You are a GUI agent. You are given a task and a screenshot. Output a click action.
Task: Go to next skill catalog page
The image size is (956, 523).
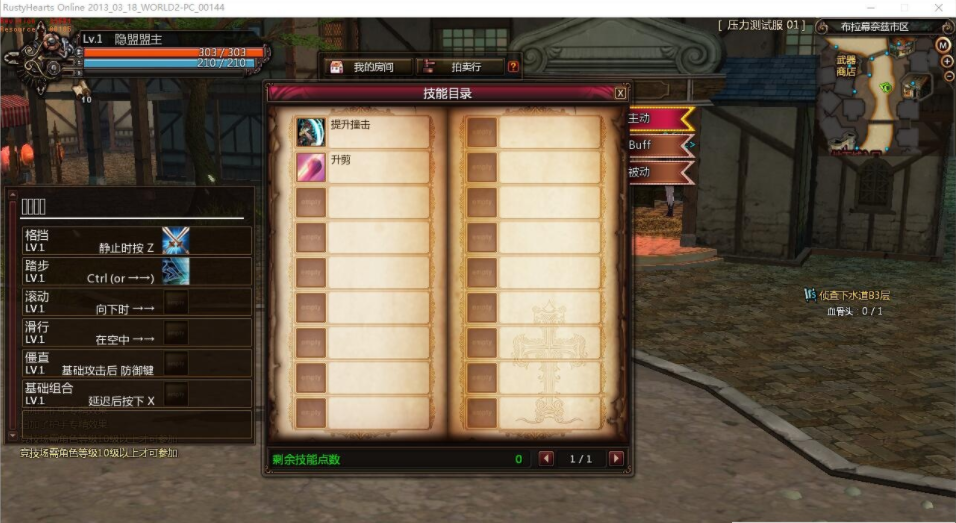click(x=616, y=459)
